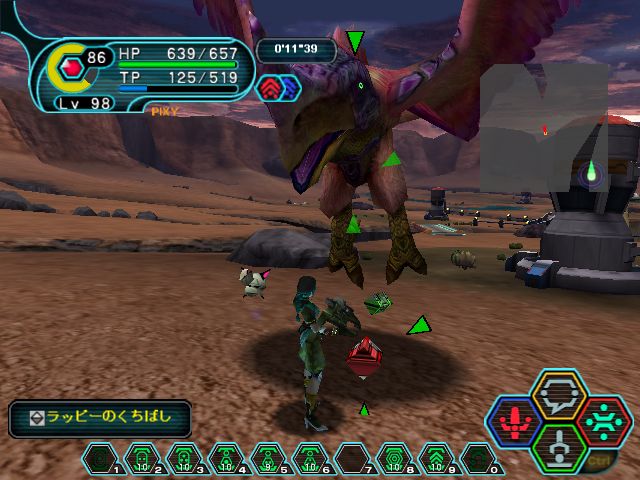
Task: Choose the item in quick slot 6
Action: pos(310,460)
